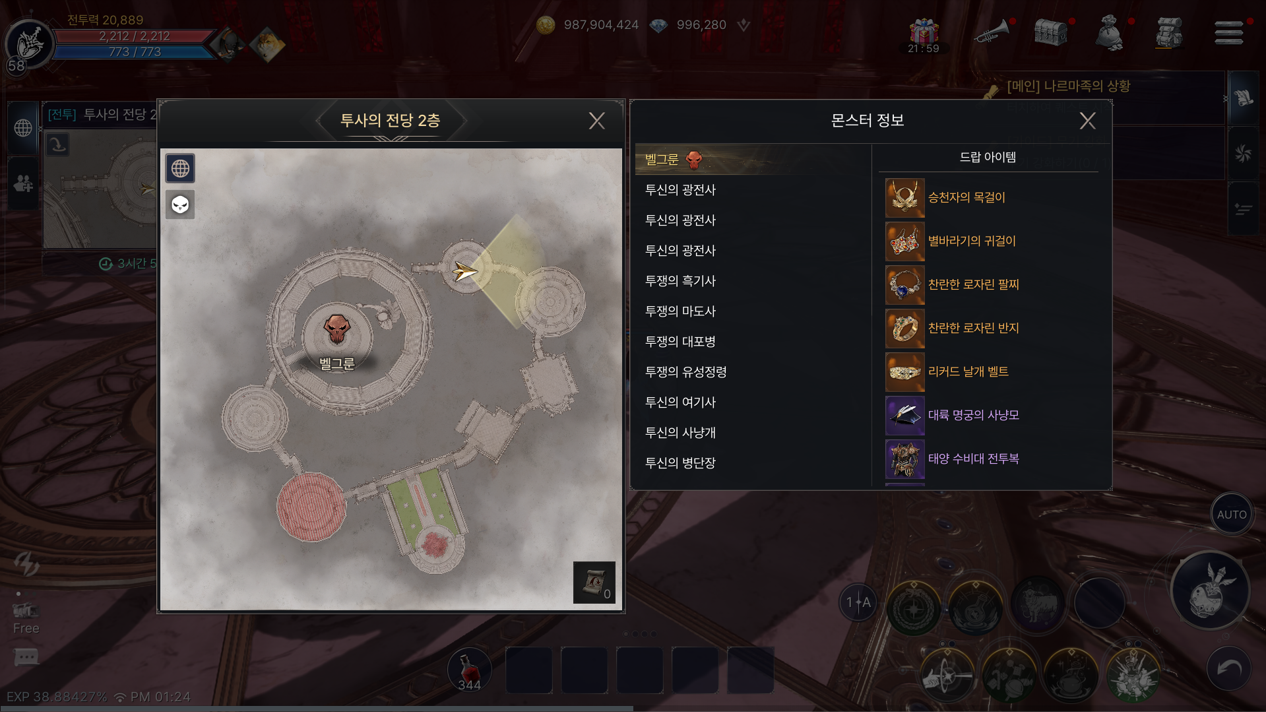The image size is (1266, 712).
Task: Use the red potion quick slot
Action: tap(469, 670)
